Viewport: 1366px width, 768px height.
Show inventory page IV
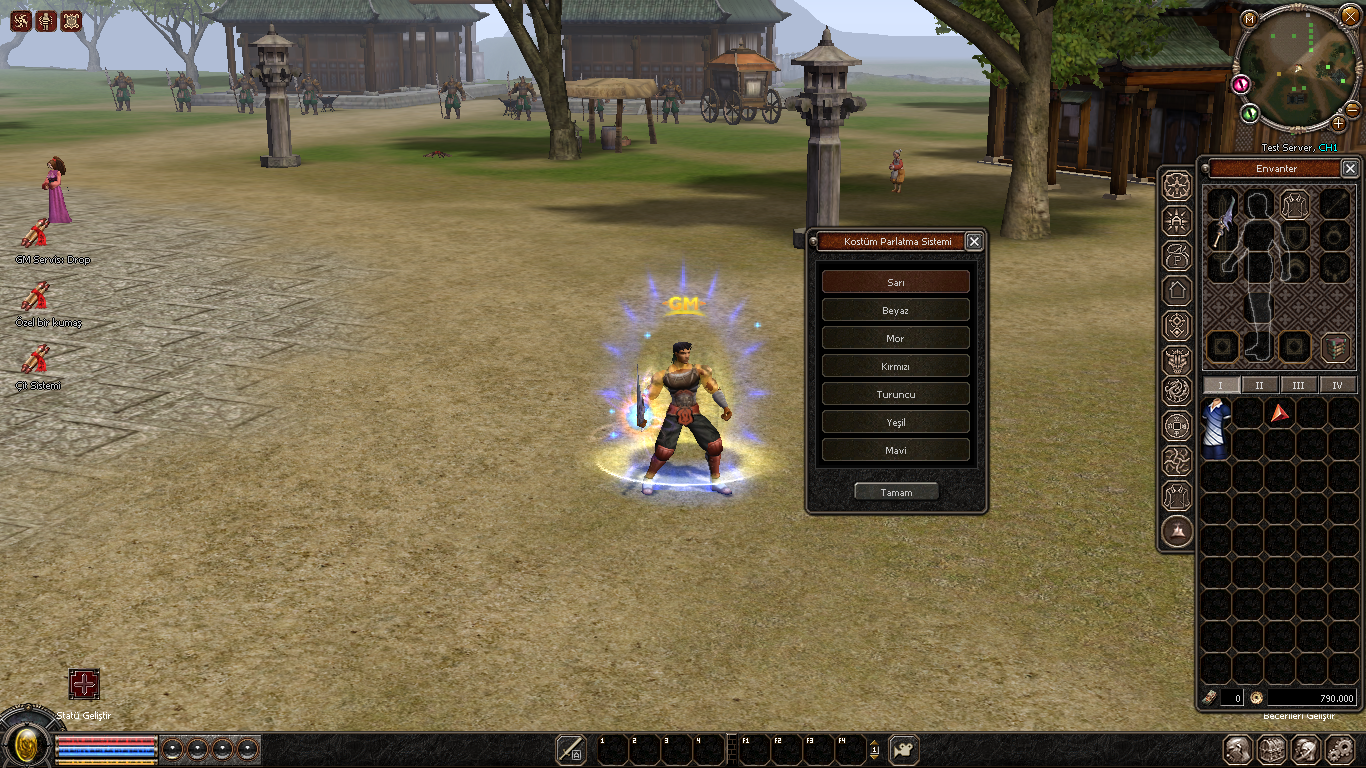[x=1337, y=385]
